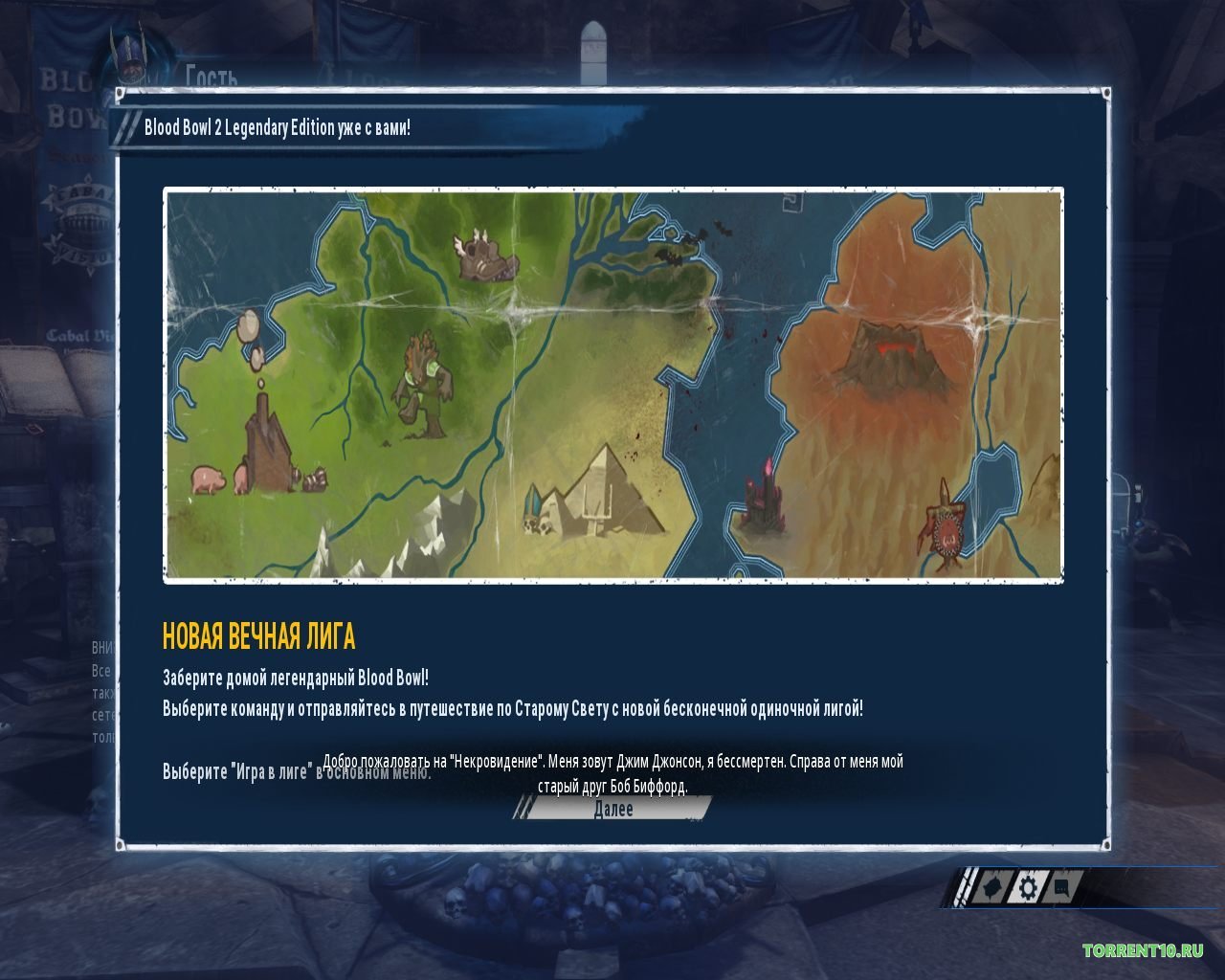Image resolution: width=1225 pixels, height=980 pixels.
Task: Click the blue wizard hat near the pyramids
Action: 532,502
